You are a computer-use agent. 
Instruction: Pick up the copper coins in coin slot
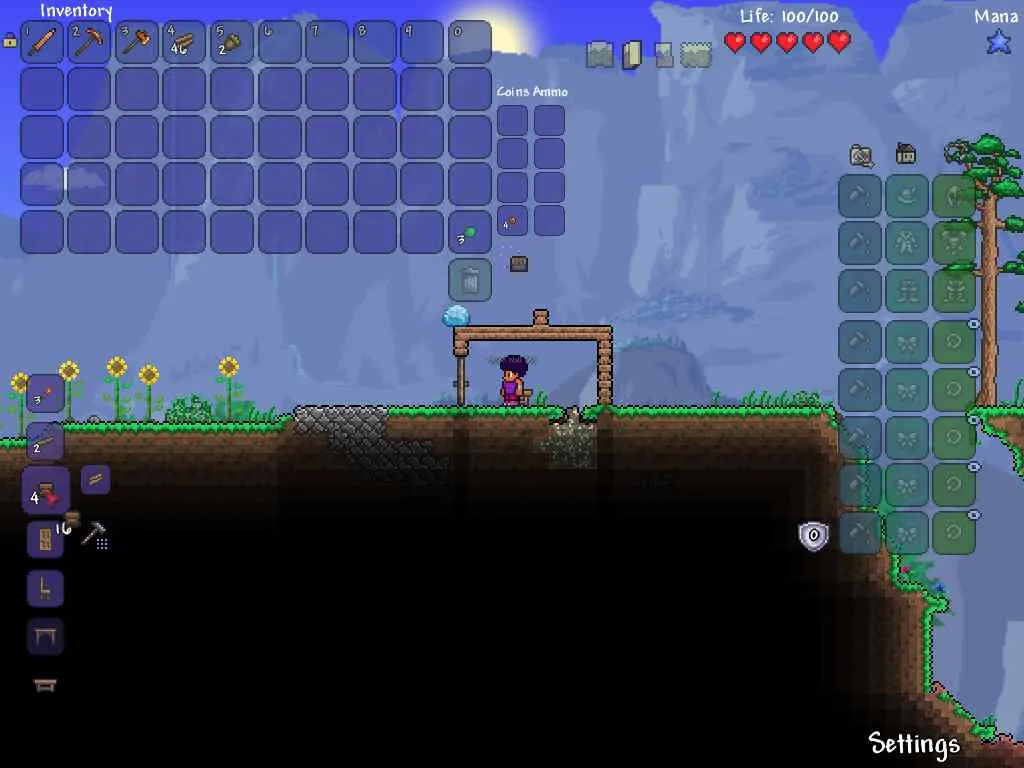click(x=512, y=221)
